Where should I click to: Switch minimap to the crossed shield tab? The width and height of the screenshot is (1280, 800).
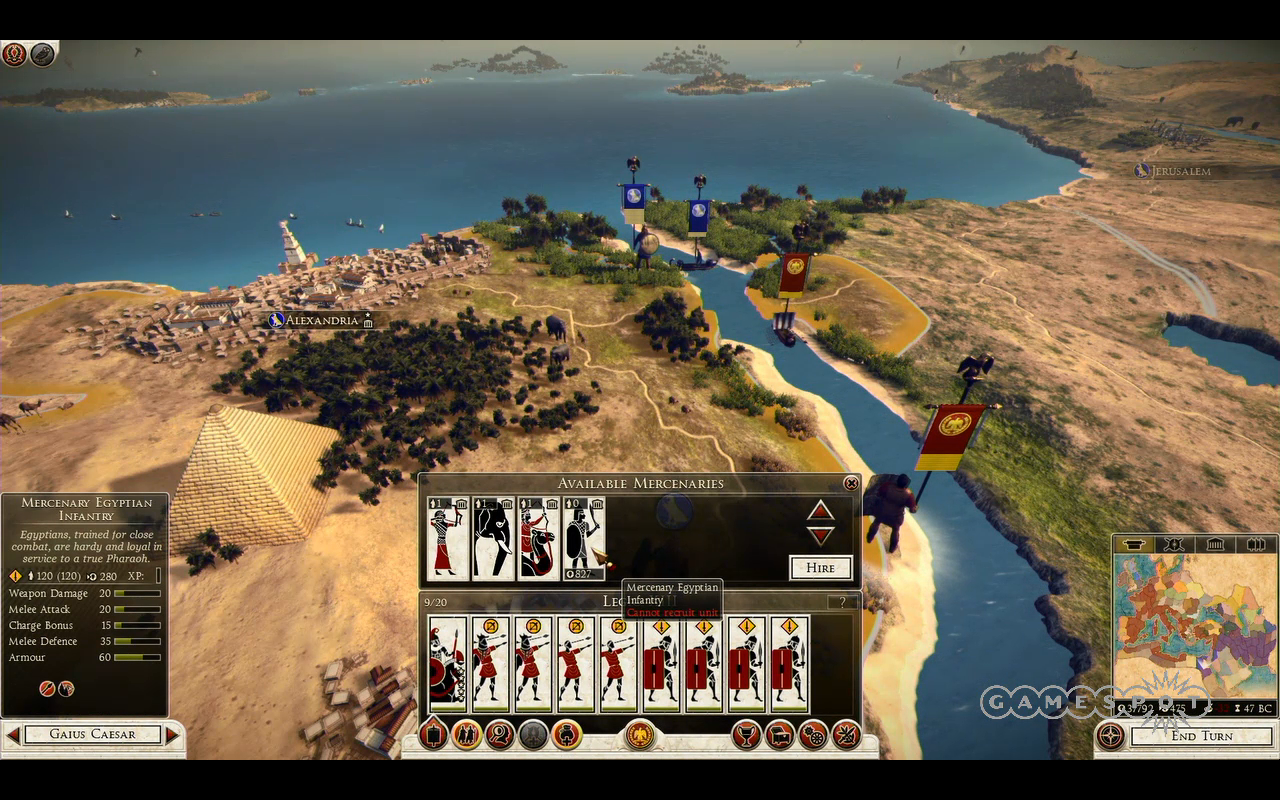(1175, 545)
